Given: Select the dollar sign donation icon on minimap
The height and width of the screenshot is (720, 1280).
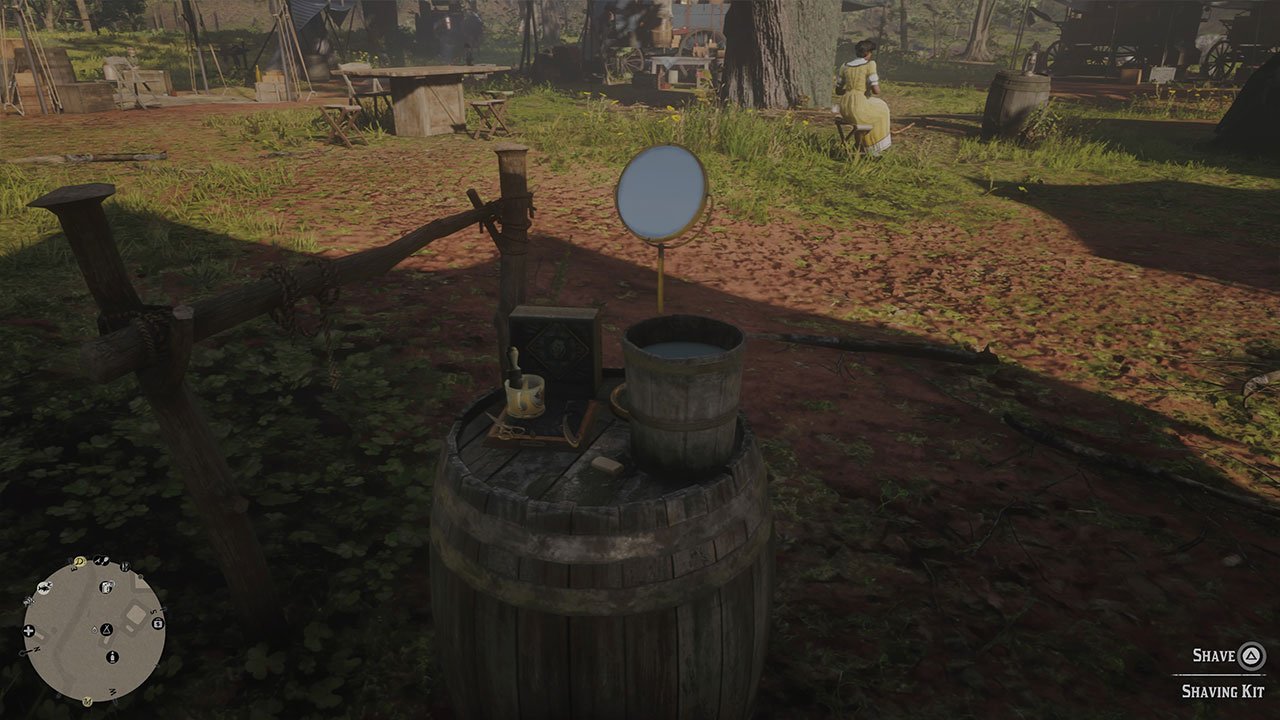Looking at the screenshot, I should coord(157,623).
